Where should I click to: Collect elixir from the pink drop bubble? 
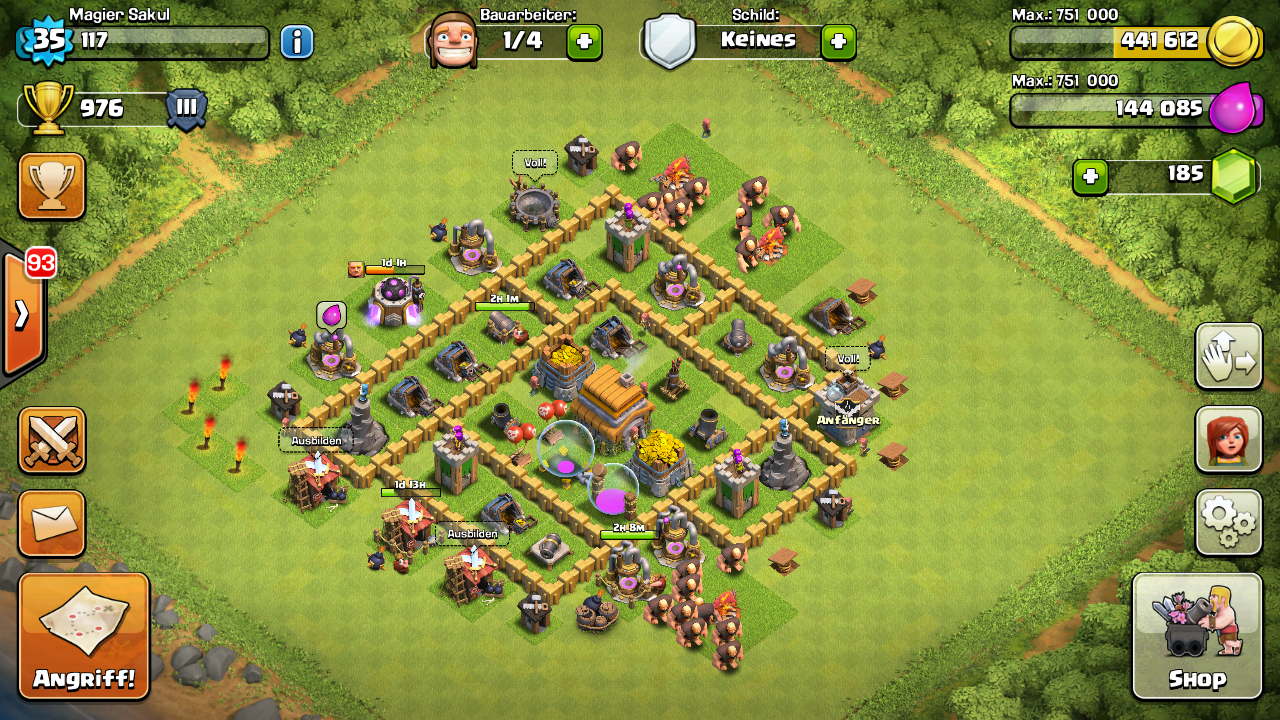pyautogui.click(x=332, y=315)
